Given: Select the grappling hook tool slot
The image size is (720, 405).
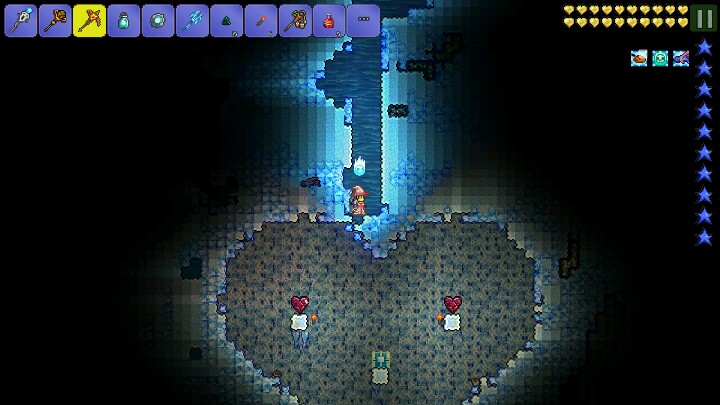Looking at the screenshot, I should 295,20.
